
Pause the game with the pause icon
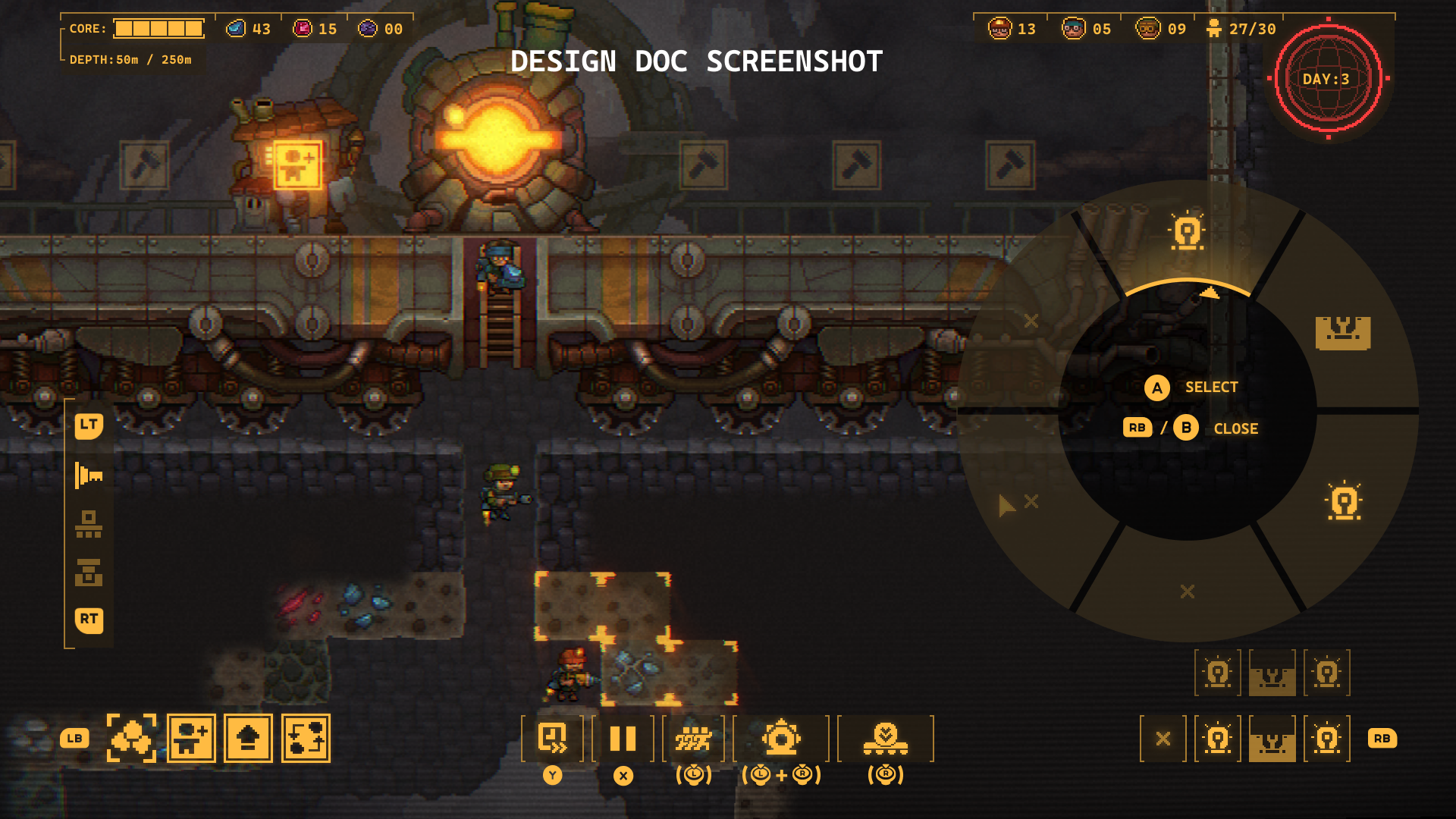coord(623,738)
